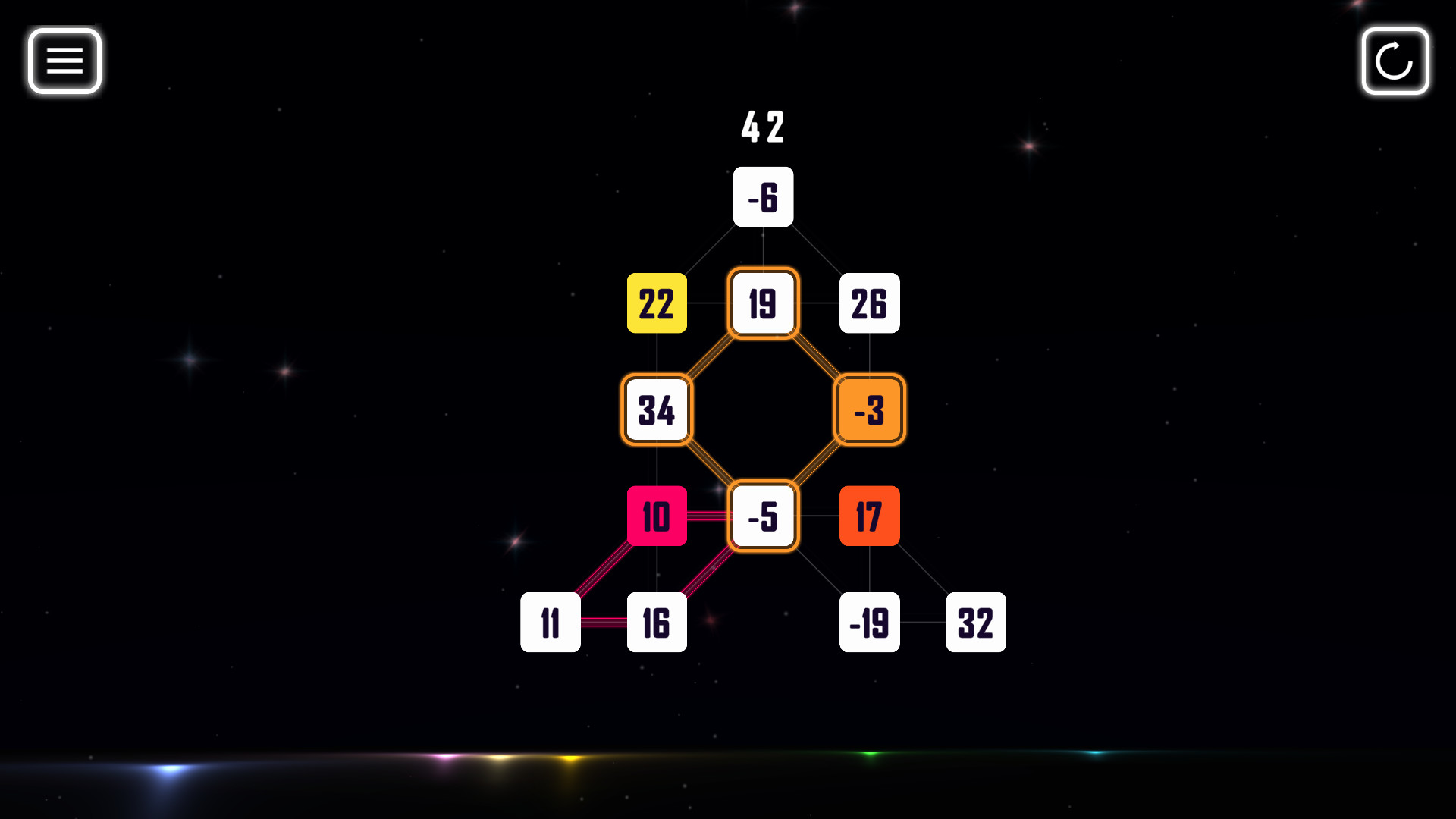Viewport: 1456px width, 819px height.
Task: Toggle the -6 tile at the top
Action: [763, 196]
